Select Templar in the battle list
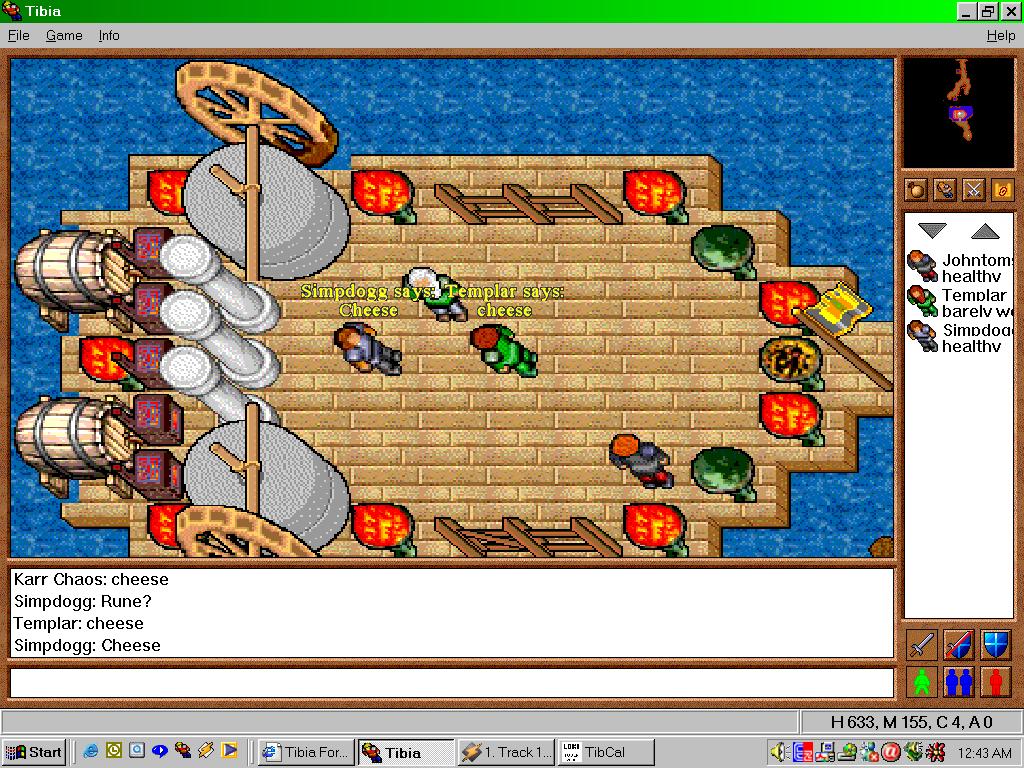The image size is (1024, 768). [959, 302]
